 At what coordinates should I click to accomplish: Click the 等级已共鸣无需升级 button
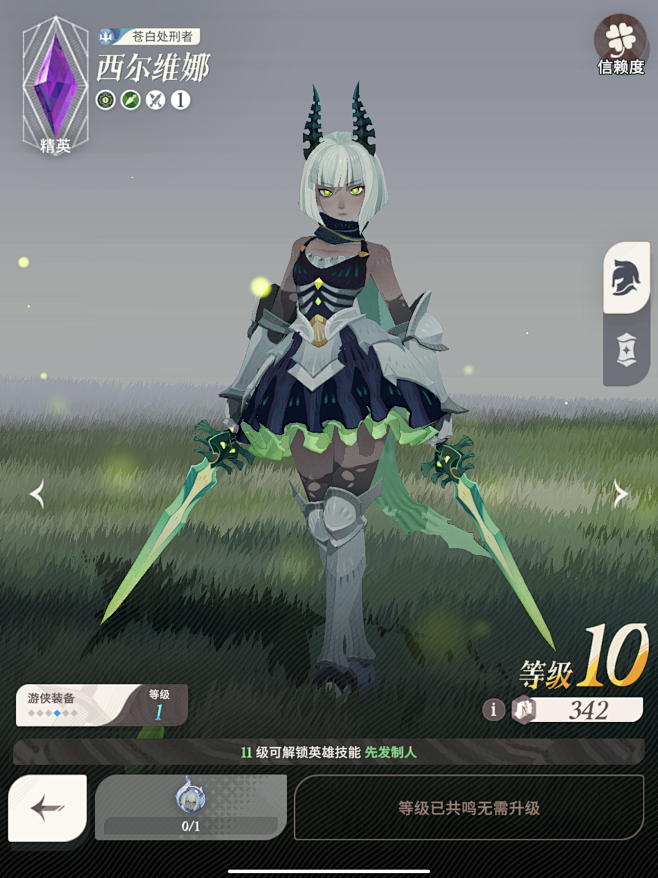coord(468,807)
